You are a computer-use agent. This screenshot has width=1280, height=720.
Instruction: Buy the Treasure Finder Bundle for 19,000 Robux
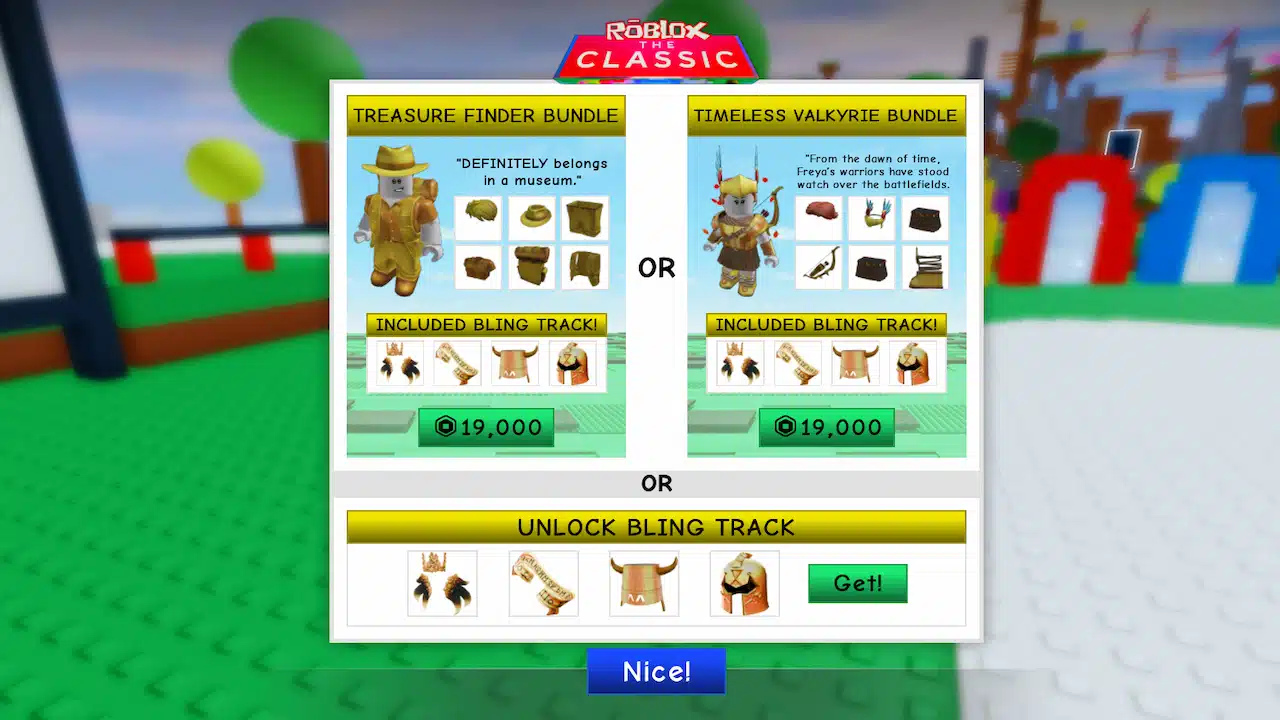click(x=486, y=427)
